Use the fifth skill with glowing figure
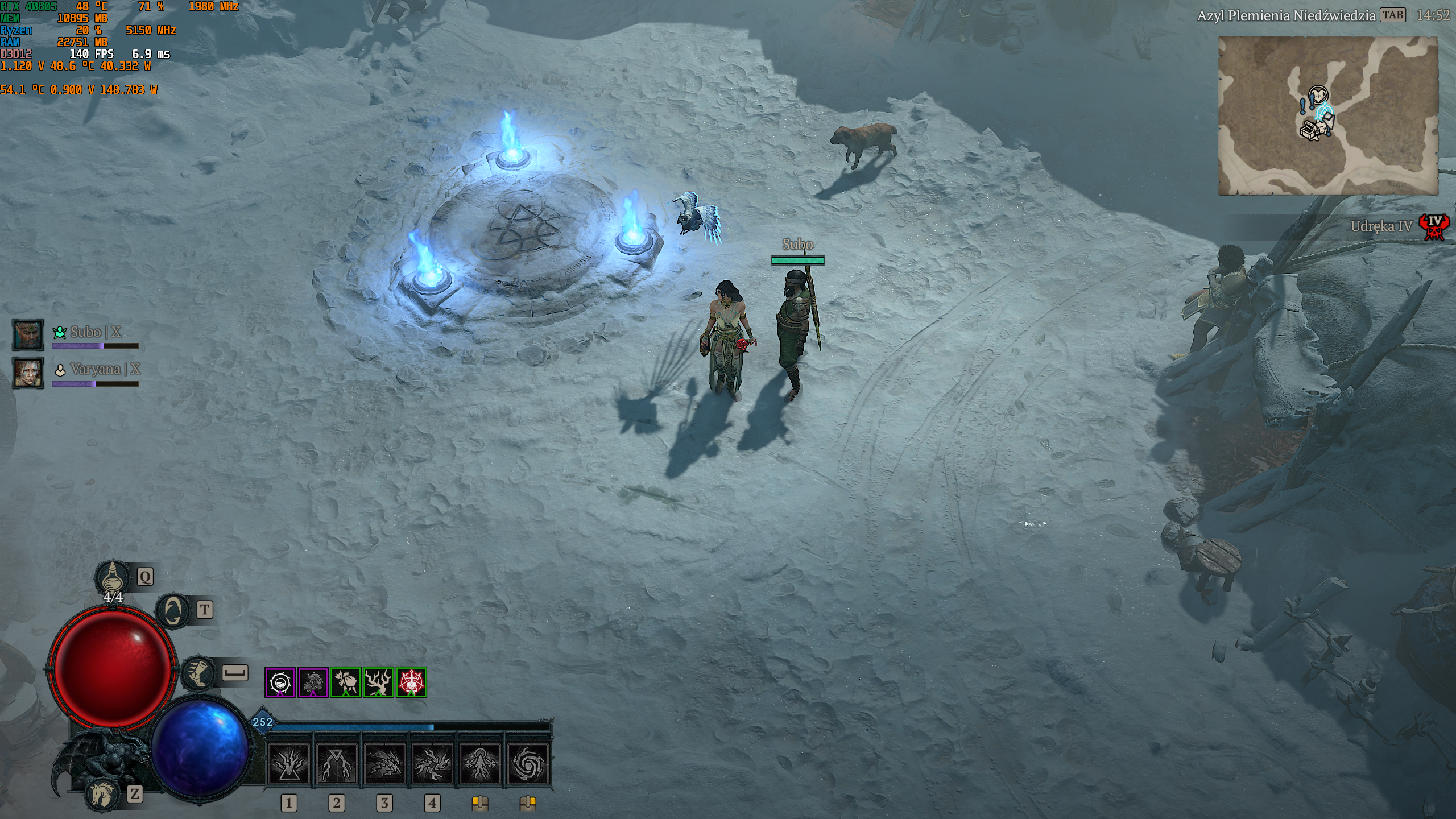 [x=480, y=763]
